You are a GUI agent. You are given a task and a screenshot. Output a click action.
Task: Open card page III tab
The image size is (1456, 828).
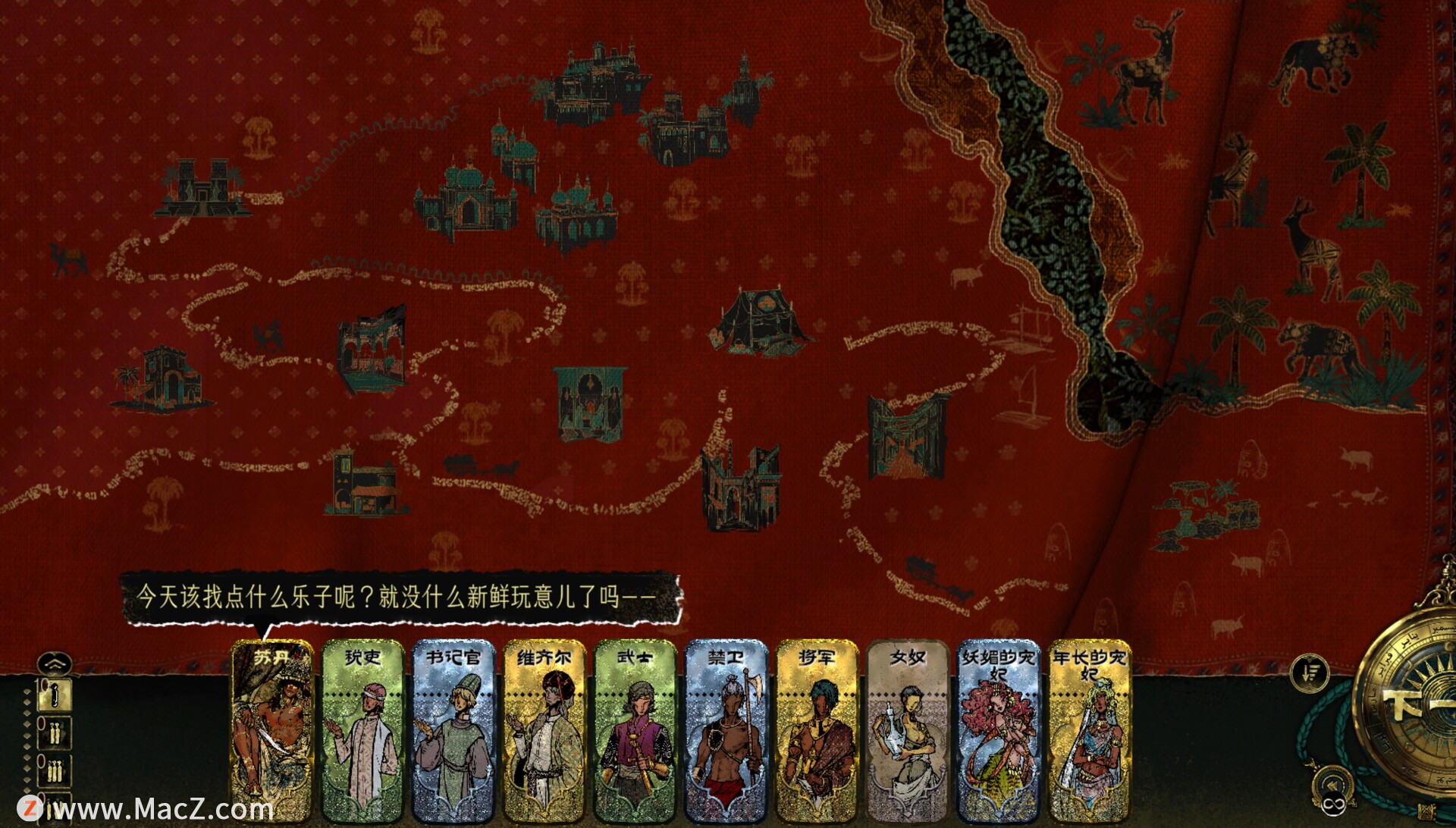pos(55,771)
